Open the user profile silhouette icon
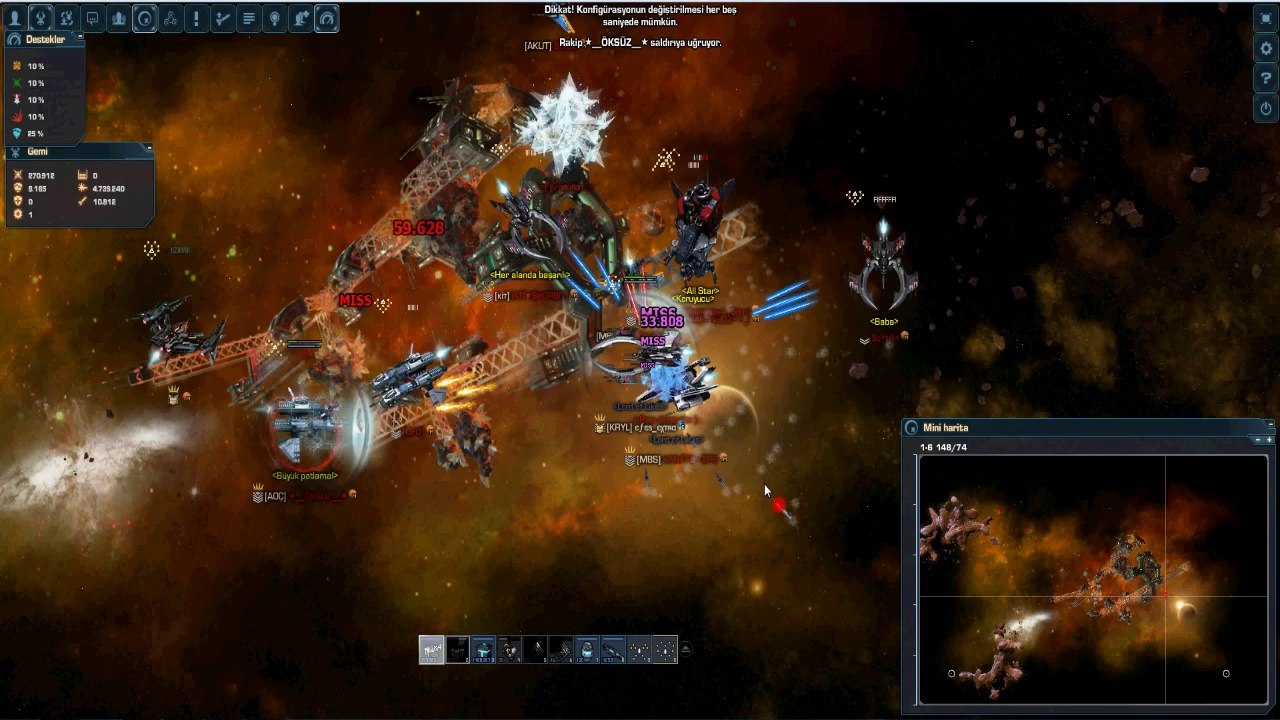 tap(15, 18)
